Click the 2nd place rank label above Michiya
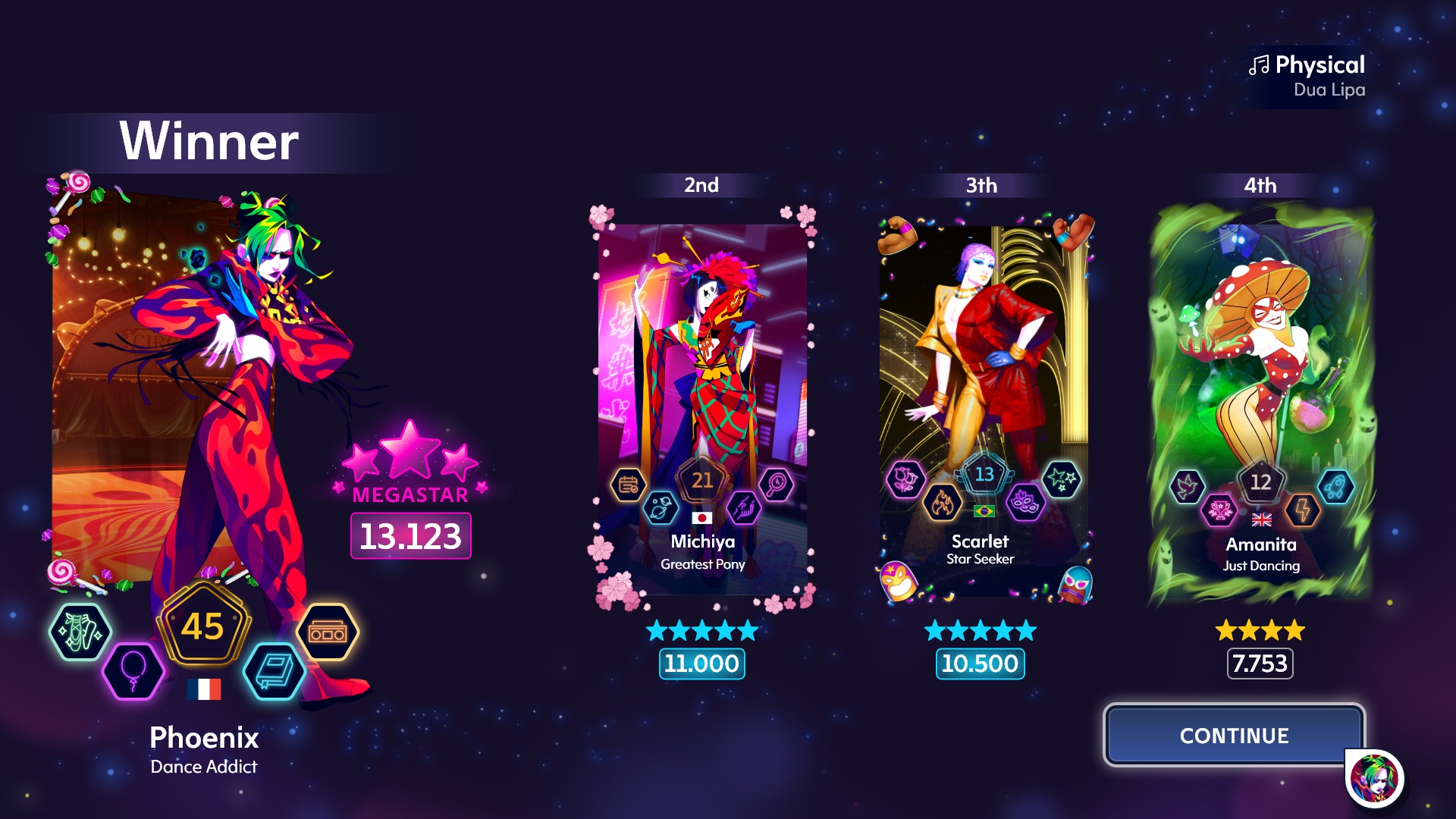 701,184
